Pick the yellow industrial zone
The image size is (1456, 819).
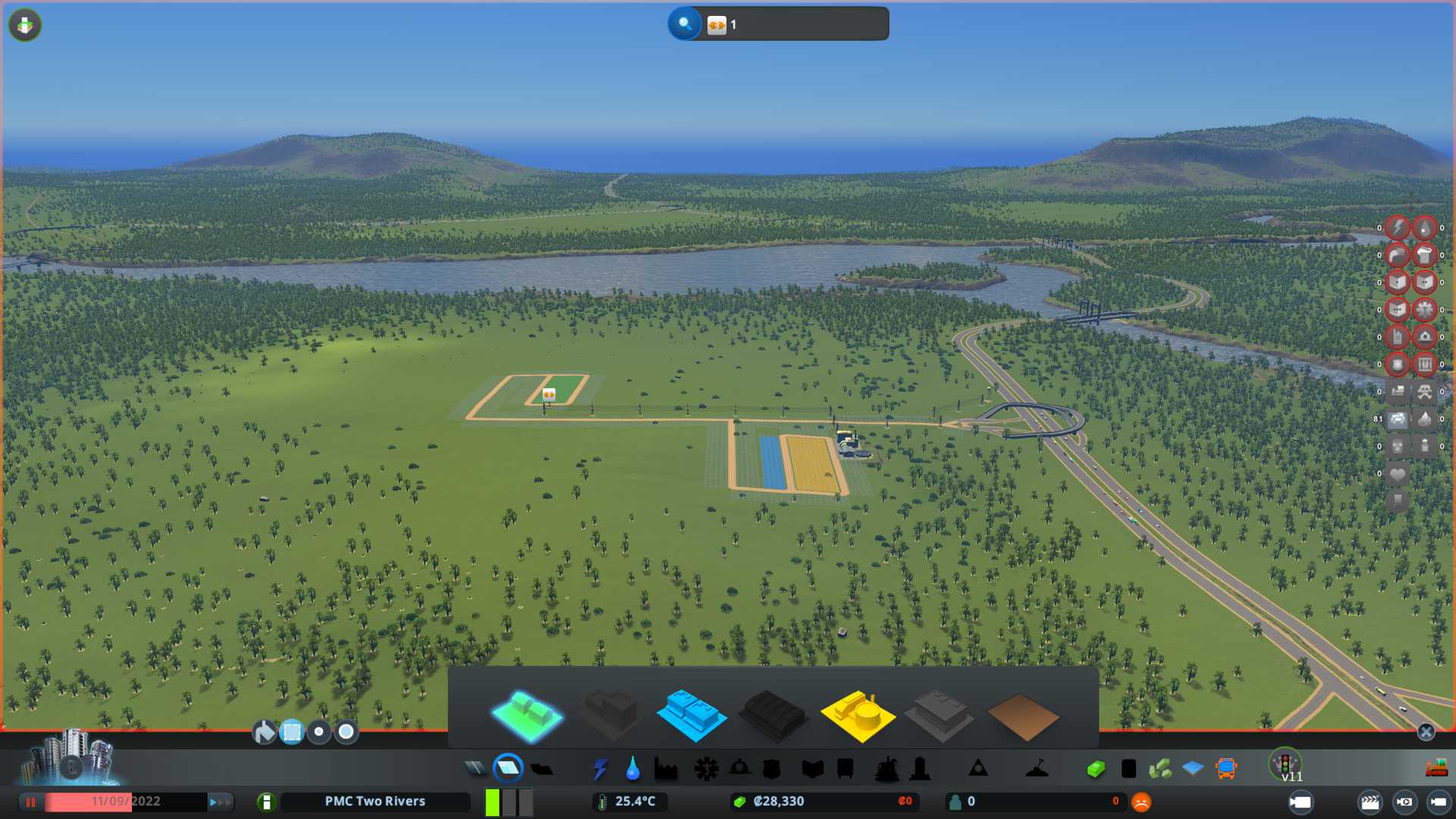pyautogui.click(x=857, y=714)
